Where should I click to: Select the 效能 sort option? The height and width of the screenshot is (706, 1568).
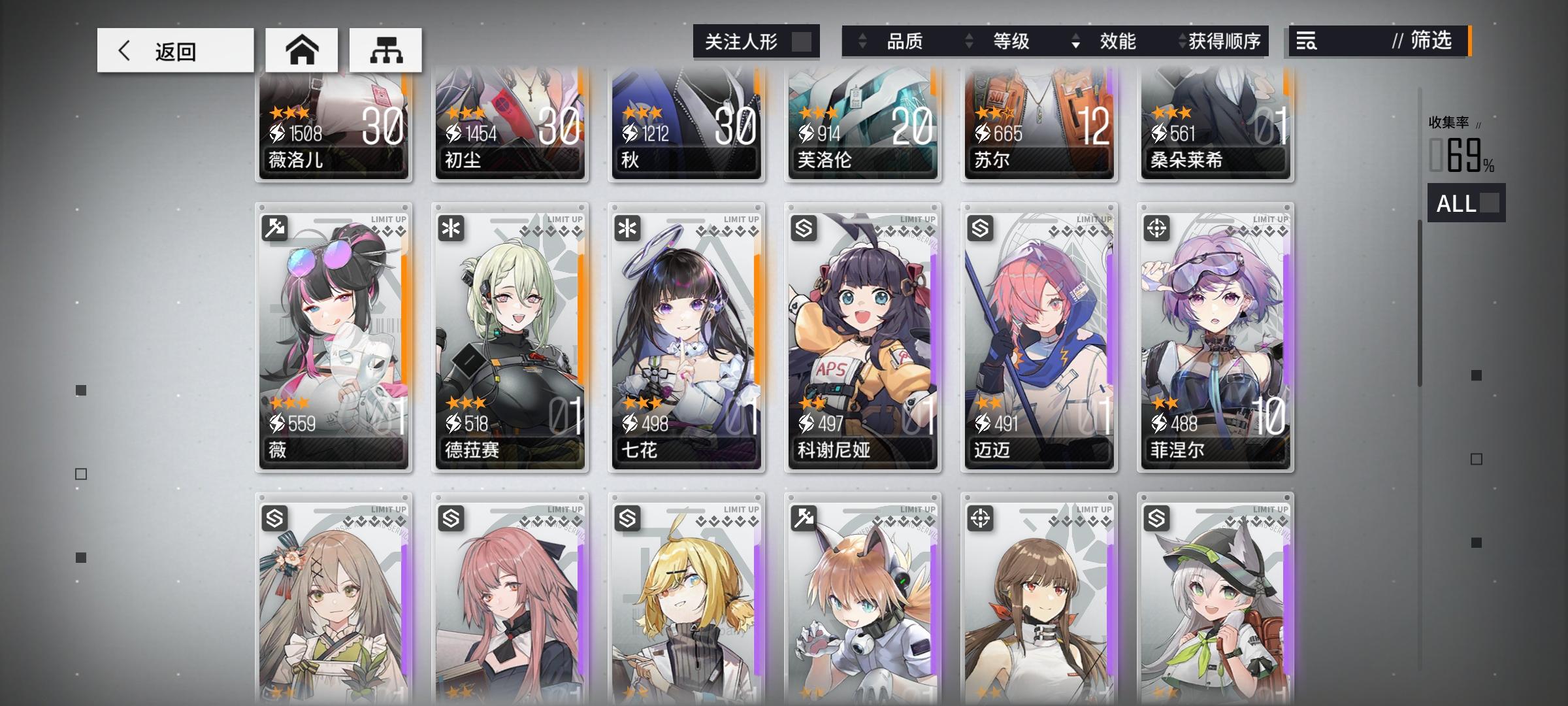pos(1119,42)
